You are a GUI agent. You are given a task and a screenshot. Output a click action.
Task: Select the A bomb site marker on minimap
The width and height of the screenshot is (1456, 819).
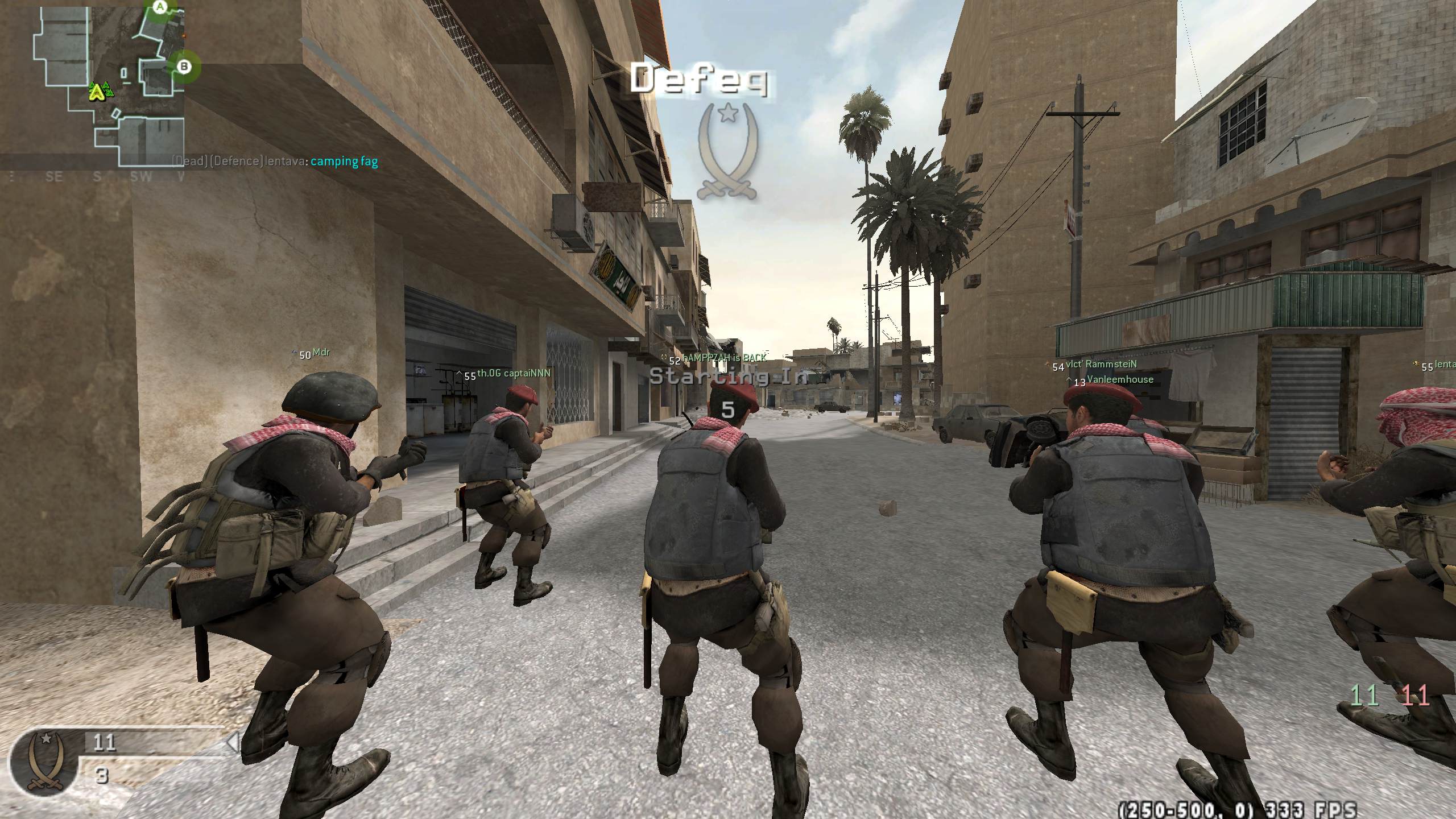[161, 7]
